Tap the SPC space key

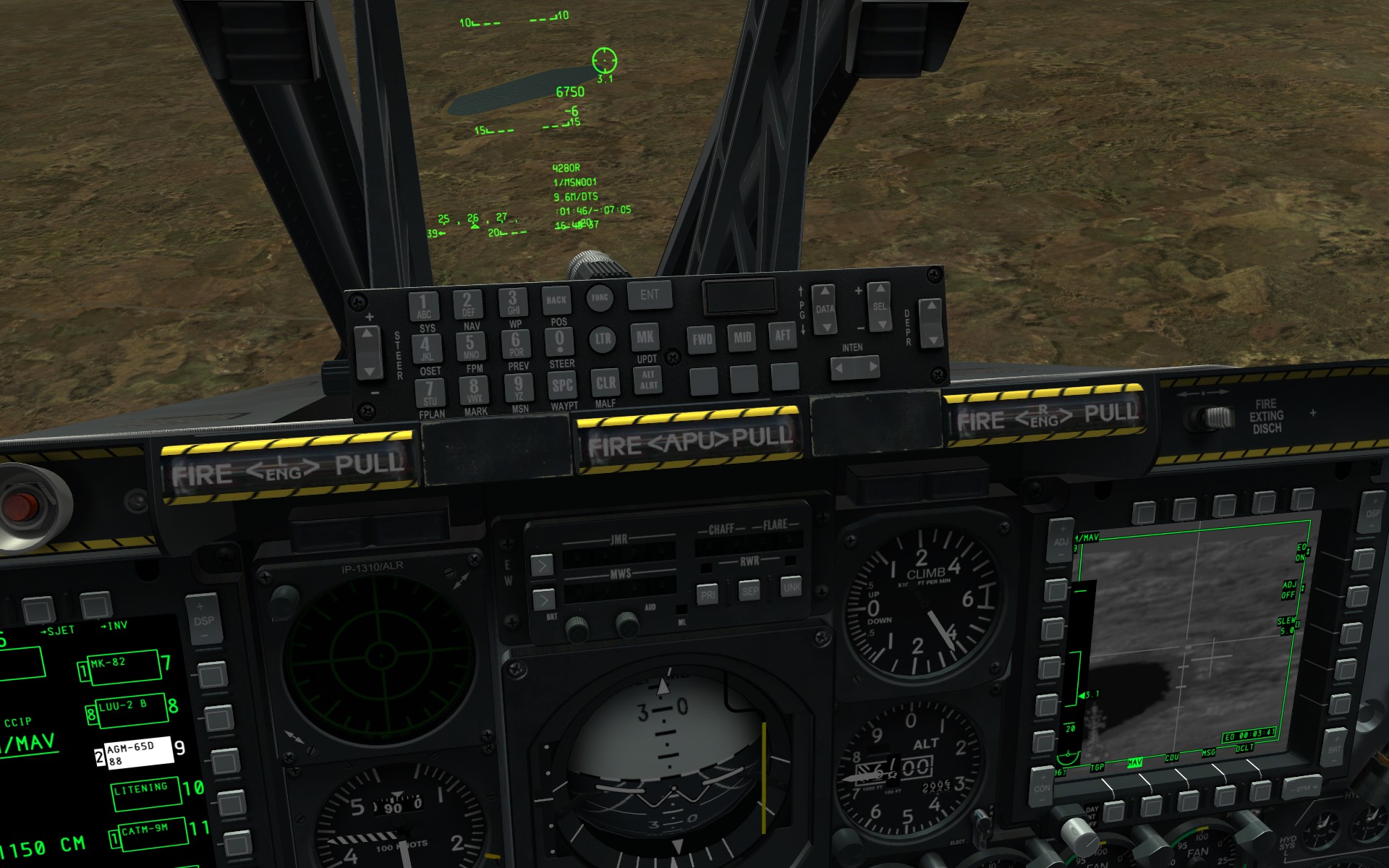[562, 386]
